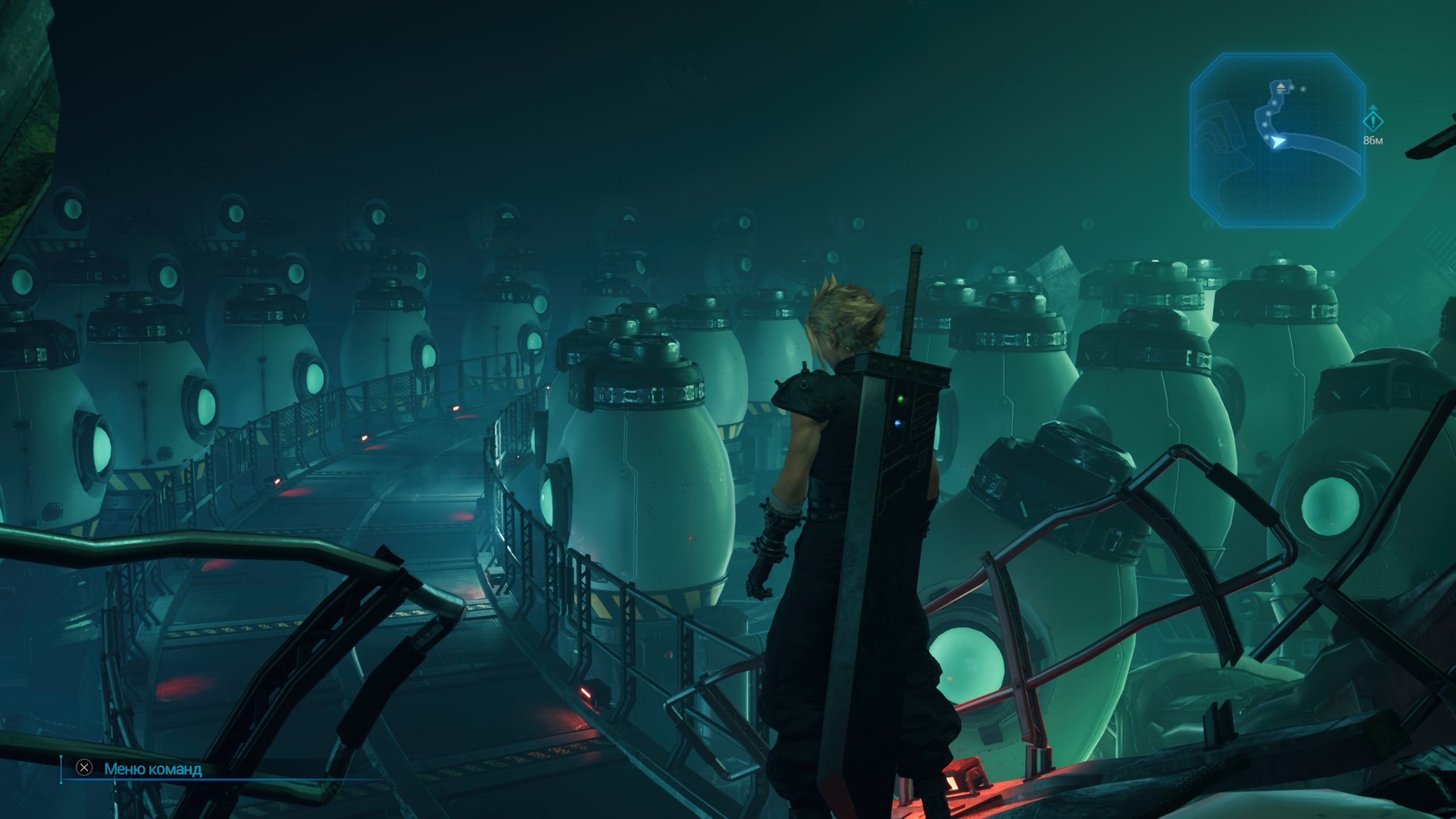Click the player arrow on the minimap
Viewport: 1456px width, 819px height.
click(x=1277, y=142)
